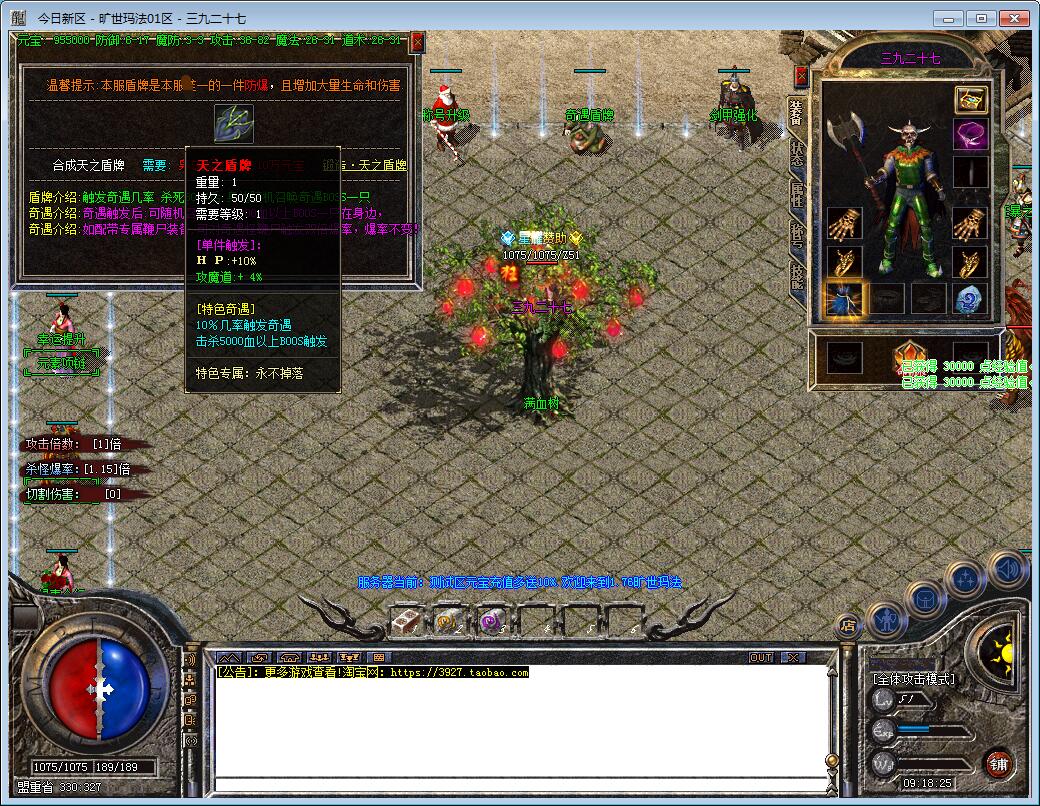Image resolution: width=1040 pixels, height=806 pixels.
Task: Open the 店 shop button
Action: [848, 626]
